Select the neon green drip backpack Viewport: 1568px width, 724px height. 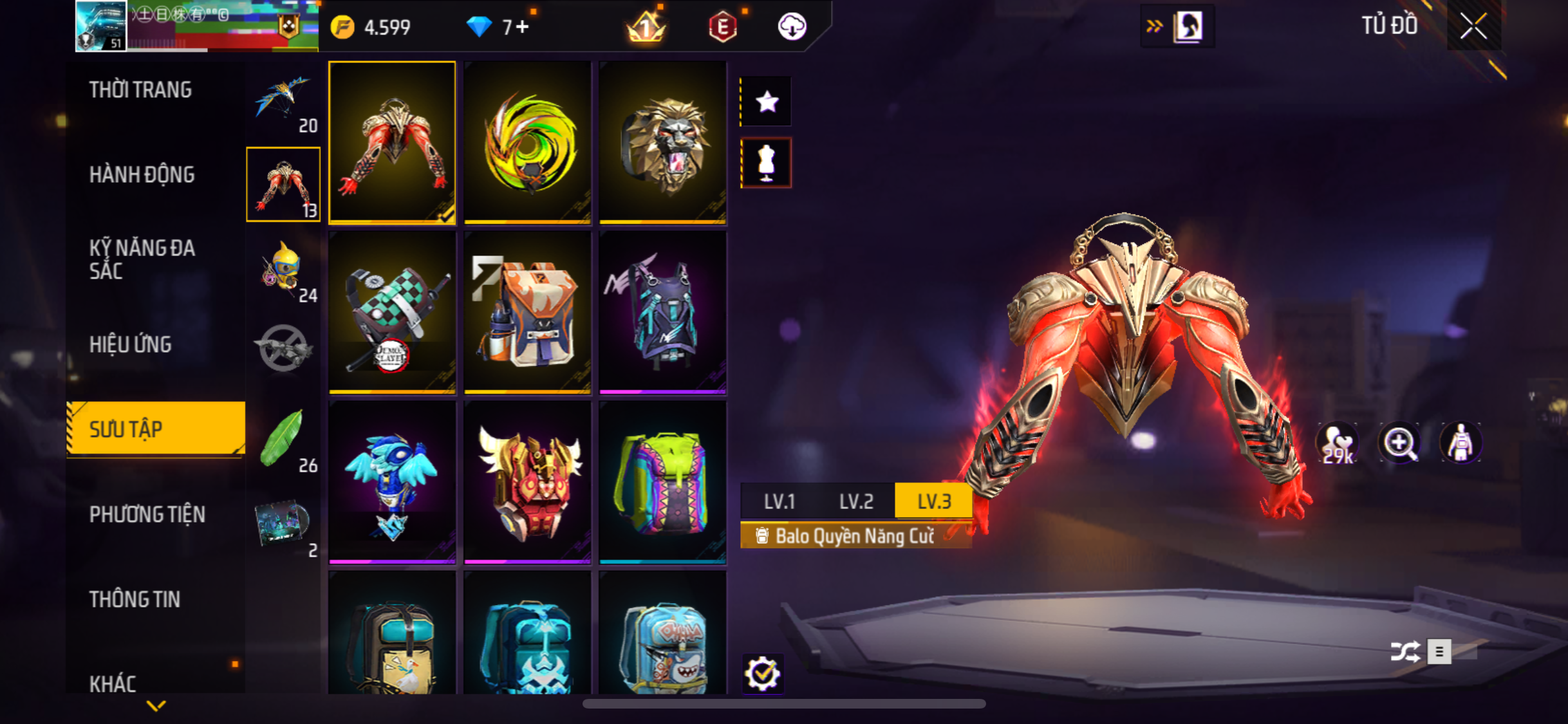663,483
